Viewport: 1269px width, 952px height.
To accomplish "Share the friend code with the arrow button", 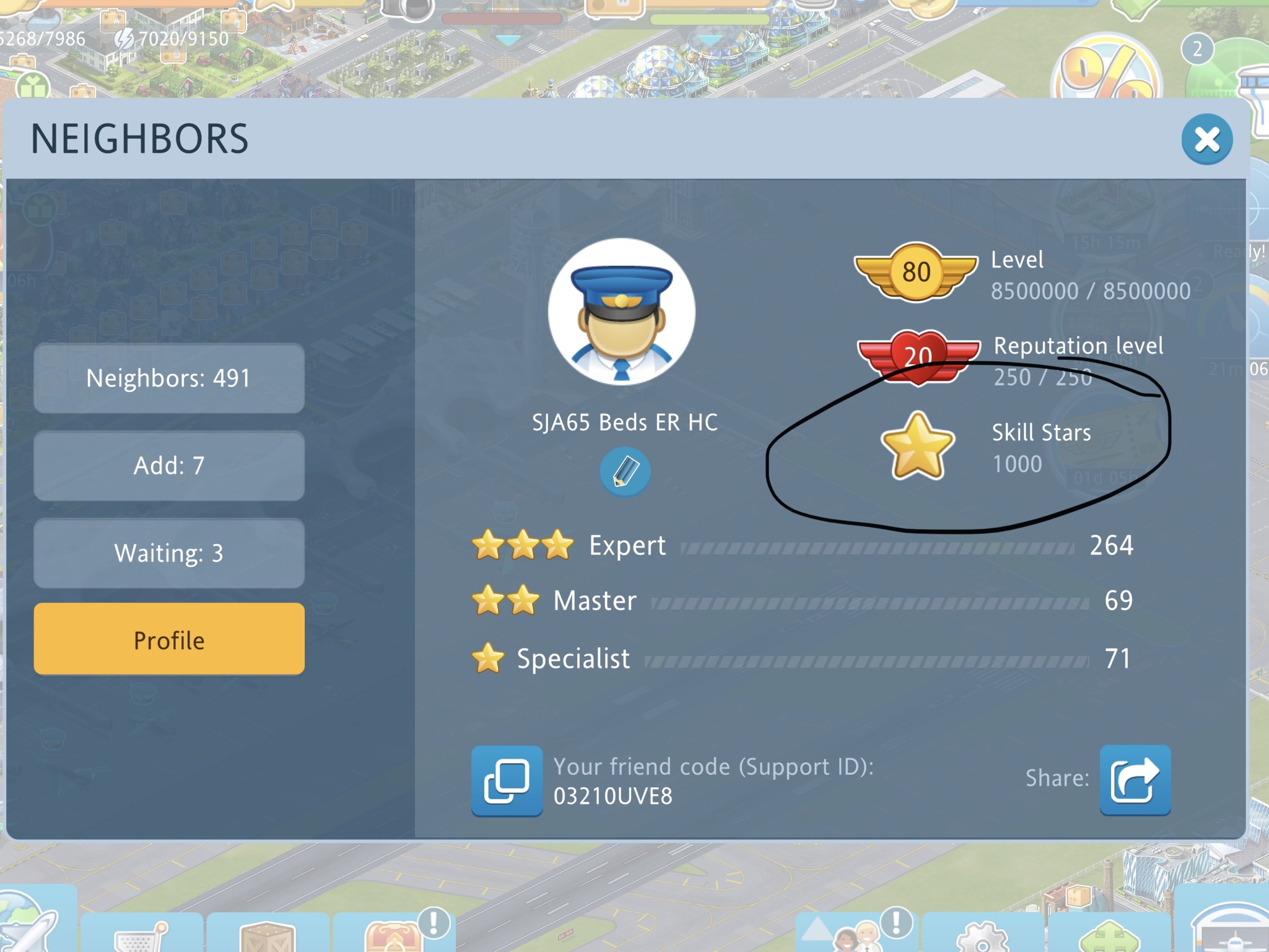I will click(x=1135, y=780).
